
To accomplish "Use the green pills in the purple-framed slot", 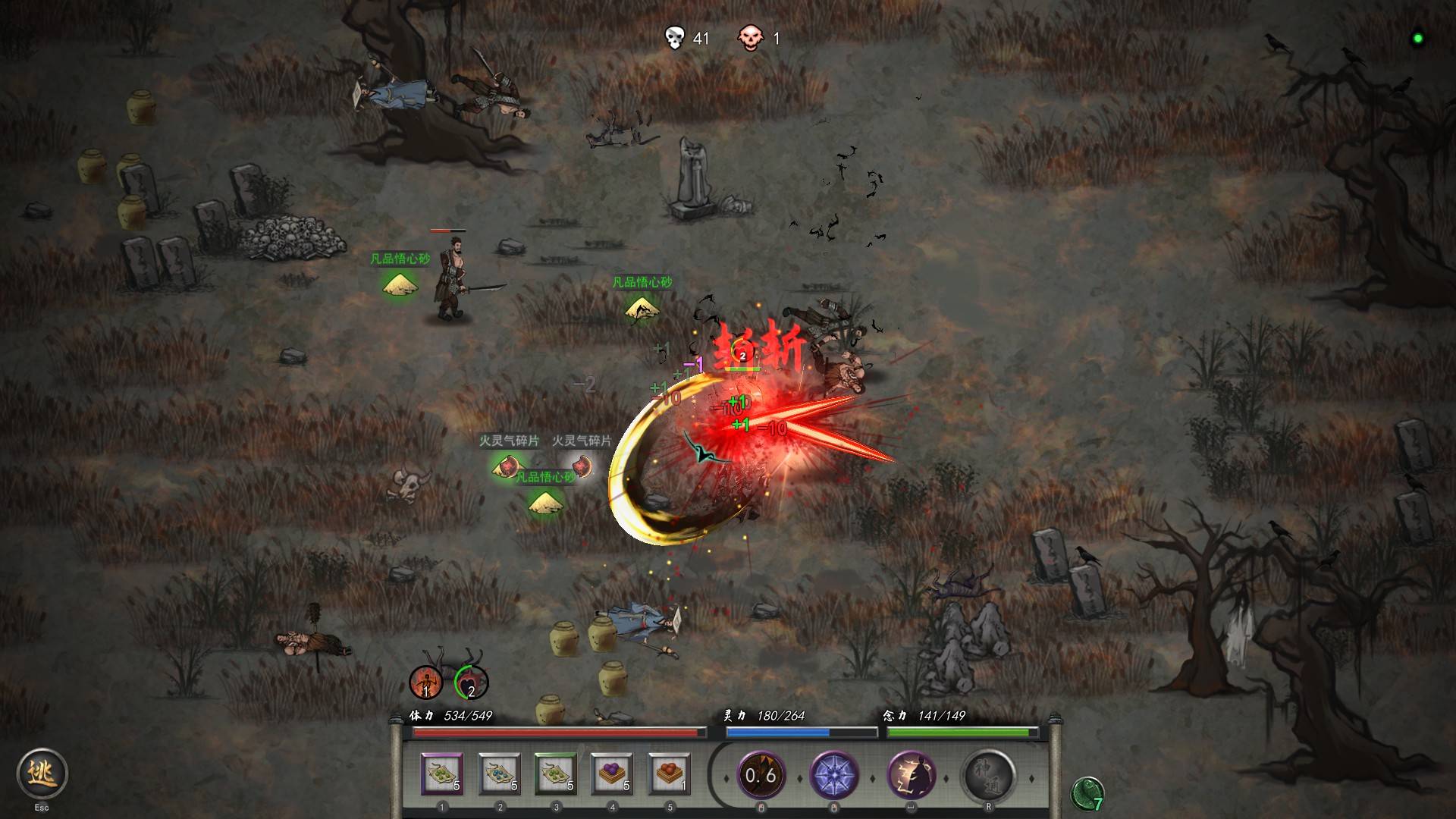I will pyautogui.click(x=442, y=774).
